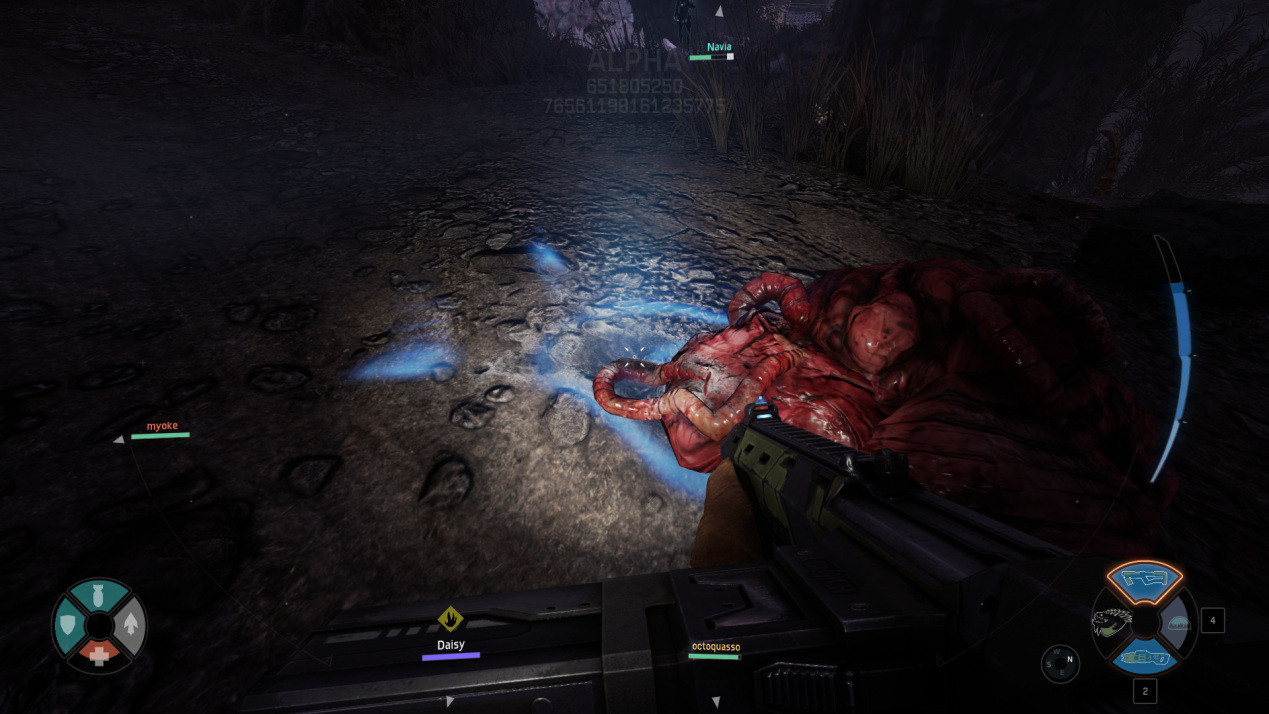Click the octoquasso teammate tag
This screenshot has width=1269, height=714.
[715, 647]
